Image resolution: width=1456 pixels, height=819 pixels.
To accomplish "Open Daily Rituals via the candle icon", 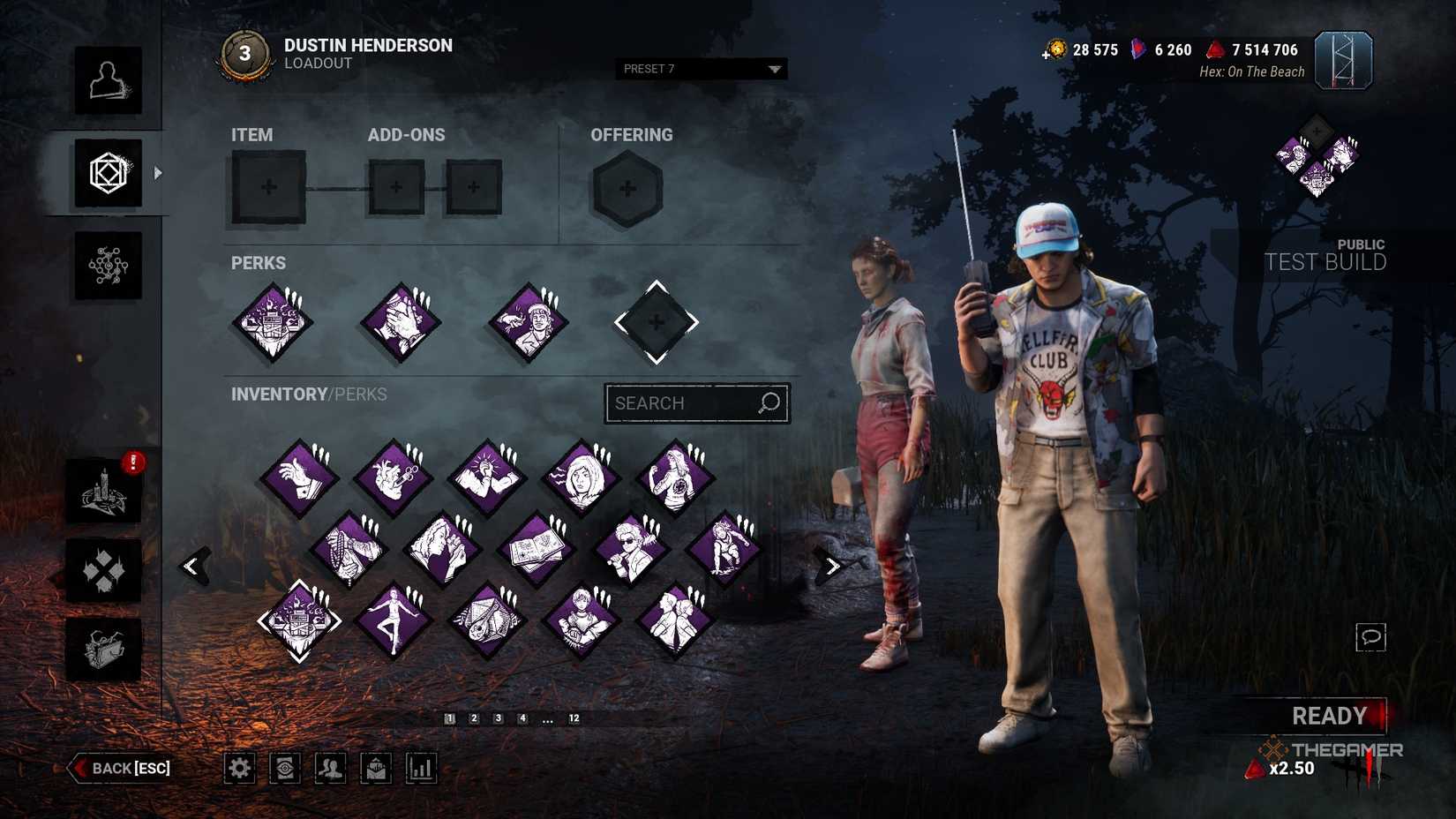I will point(101,492).
